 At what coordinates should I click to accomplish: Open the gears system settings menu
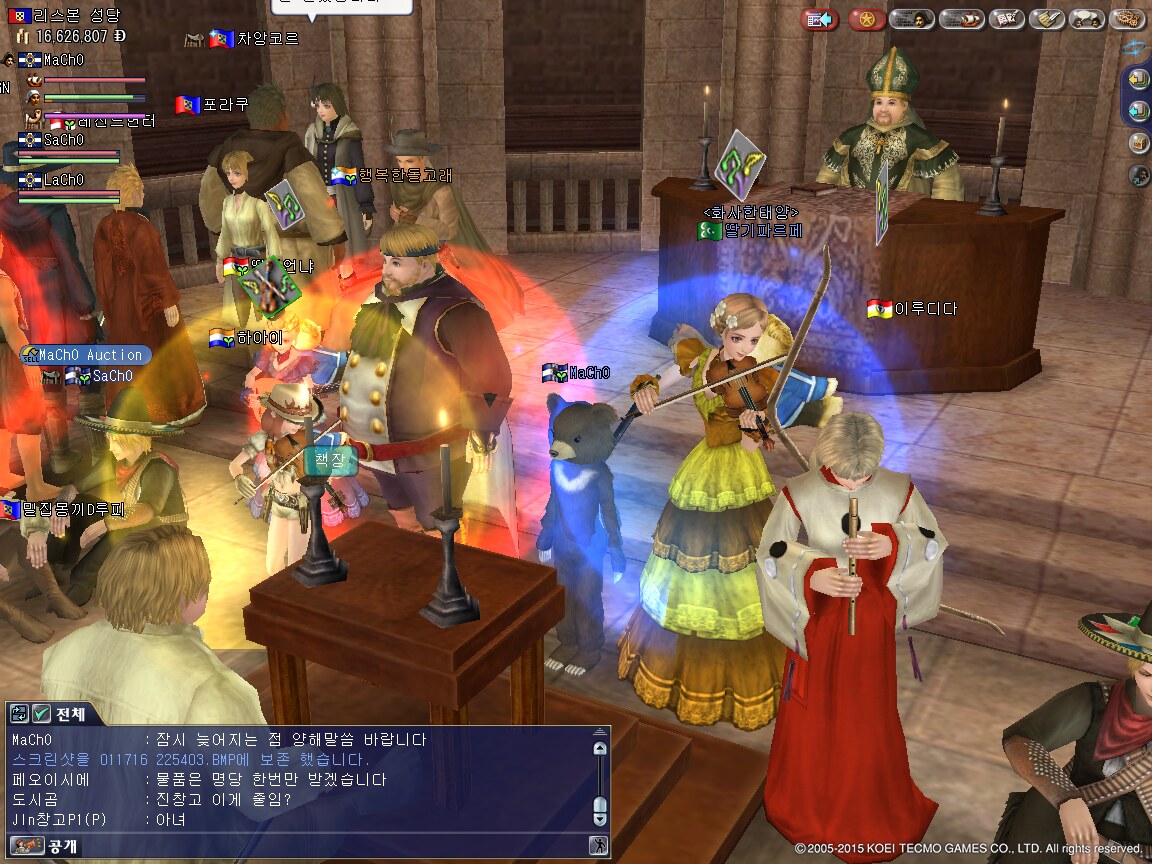click(x=1128, y=19)
